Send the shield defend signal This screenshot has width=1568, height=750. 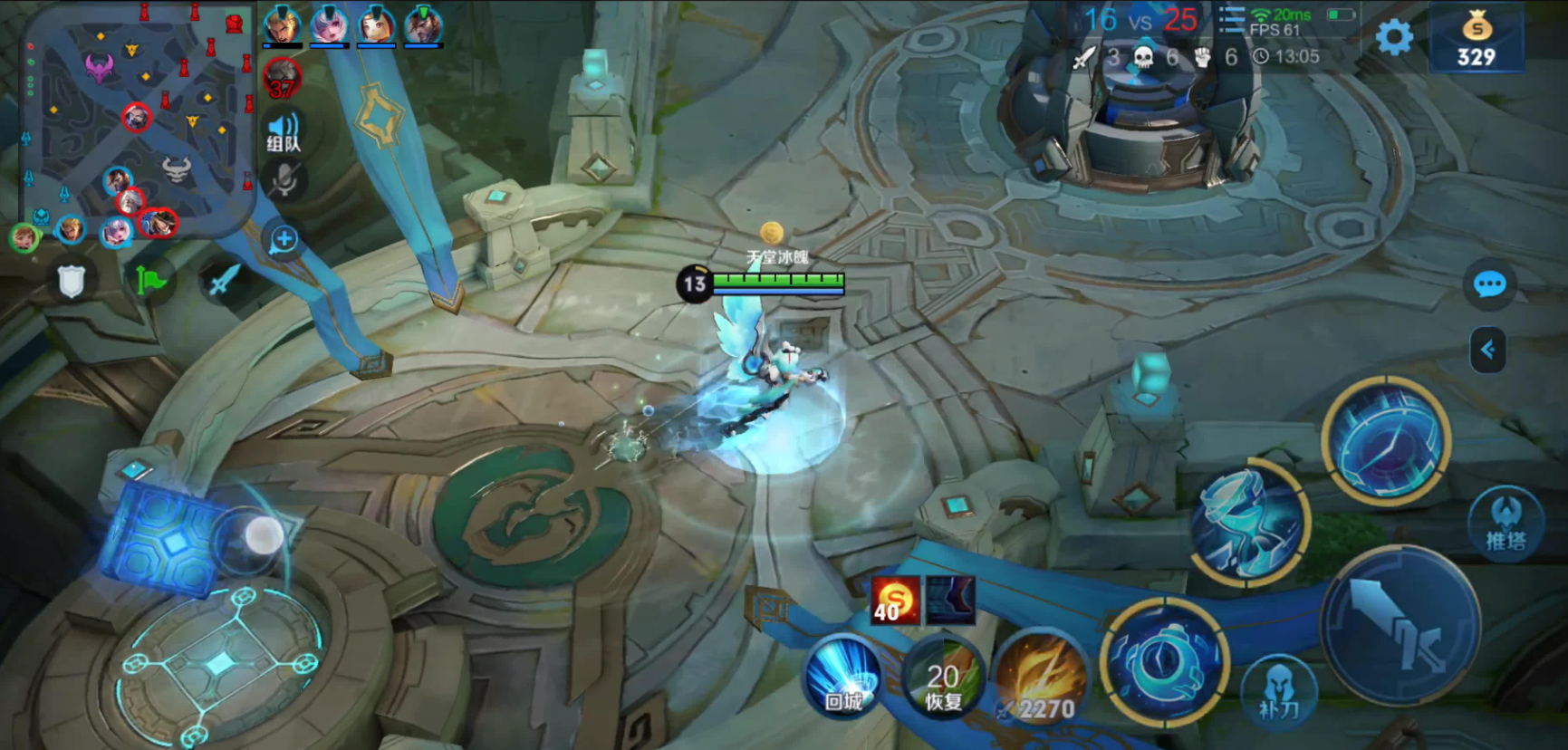point(72,282)
